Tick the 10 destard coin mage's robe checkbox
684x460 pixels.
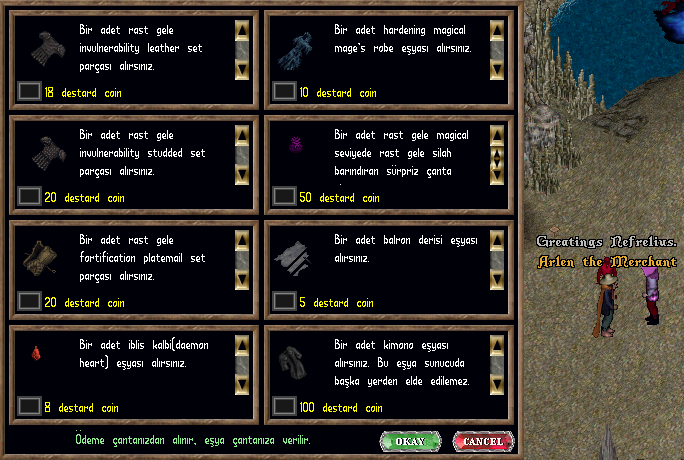tap(285, 92)
